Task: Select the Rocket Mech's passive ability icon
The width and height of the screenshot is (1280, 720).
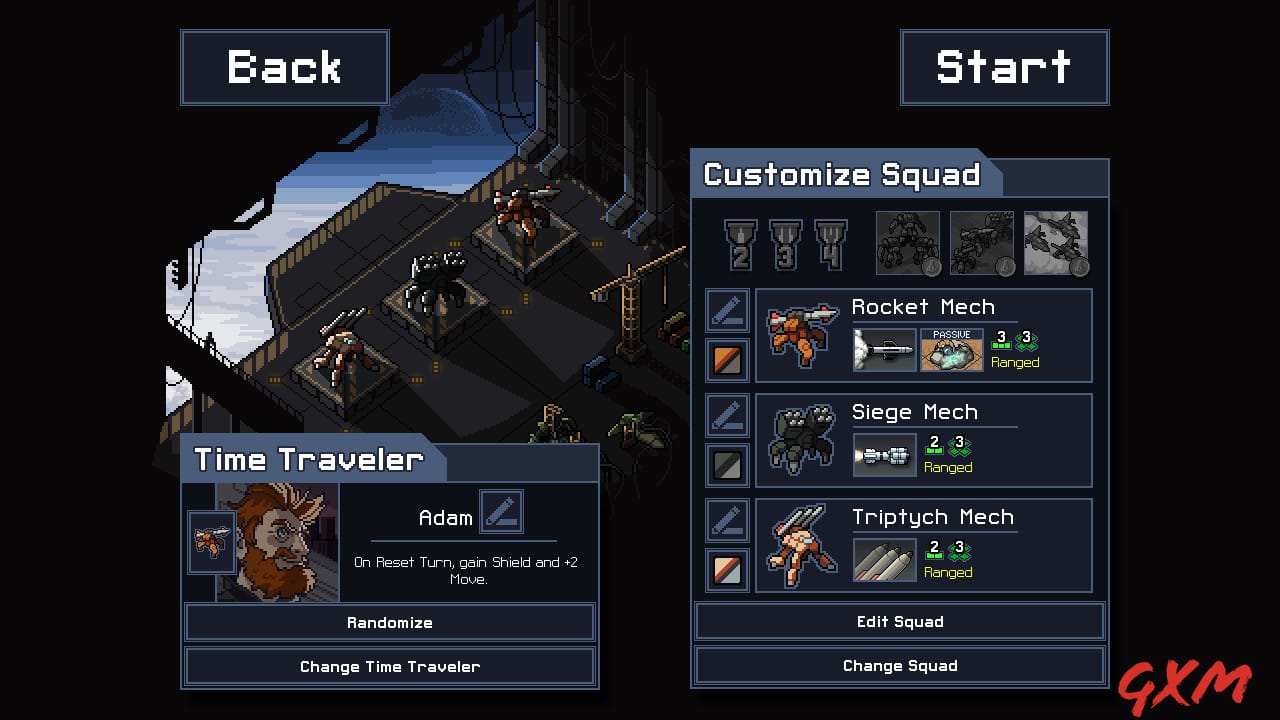Action: (x=950, y=351)
